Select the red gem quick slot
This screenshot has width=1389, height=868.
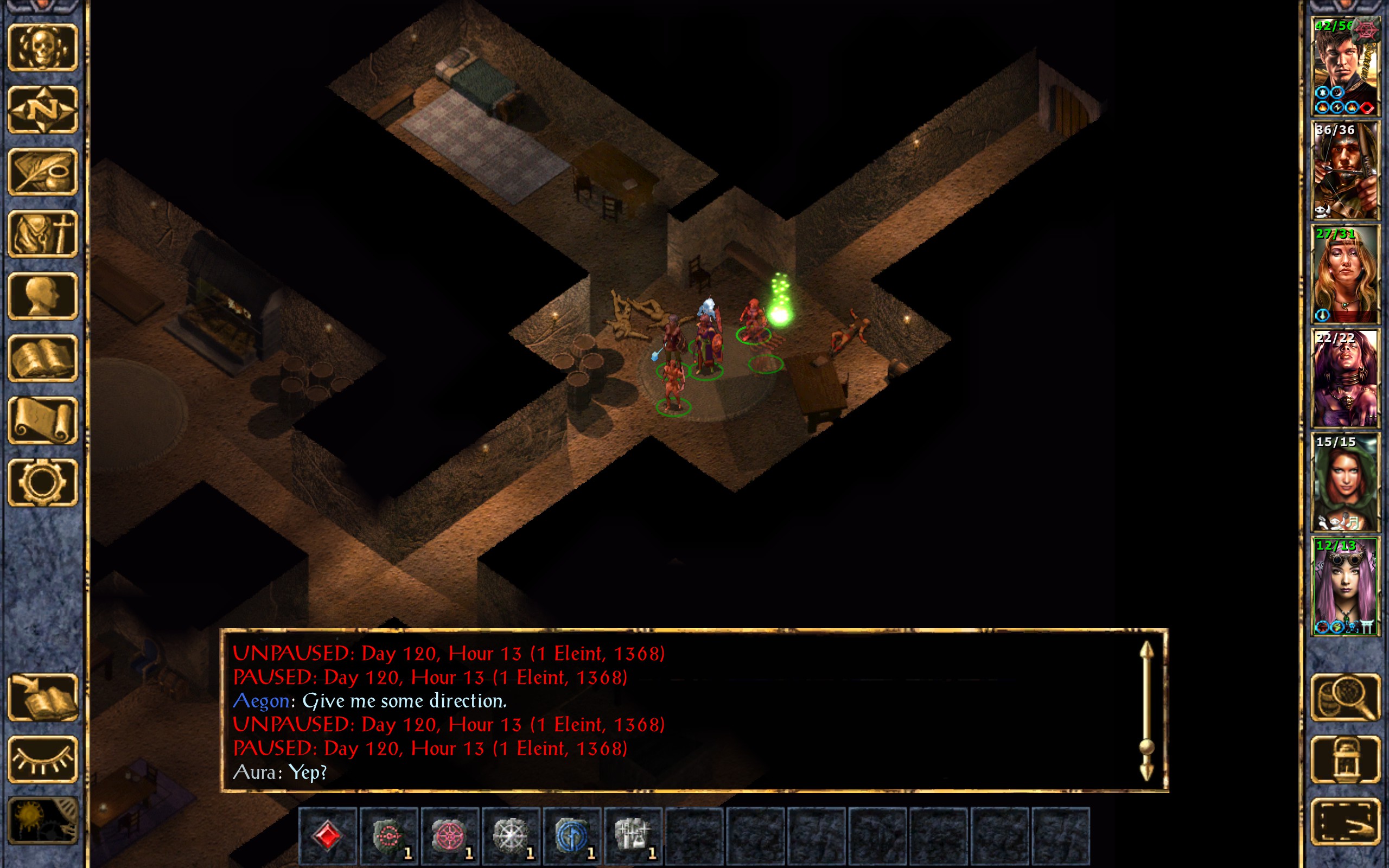pyautogui.click(x=328, y=835)
